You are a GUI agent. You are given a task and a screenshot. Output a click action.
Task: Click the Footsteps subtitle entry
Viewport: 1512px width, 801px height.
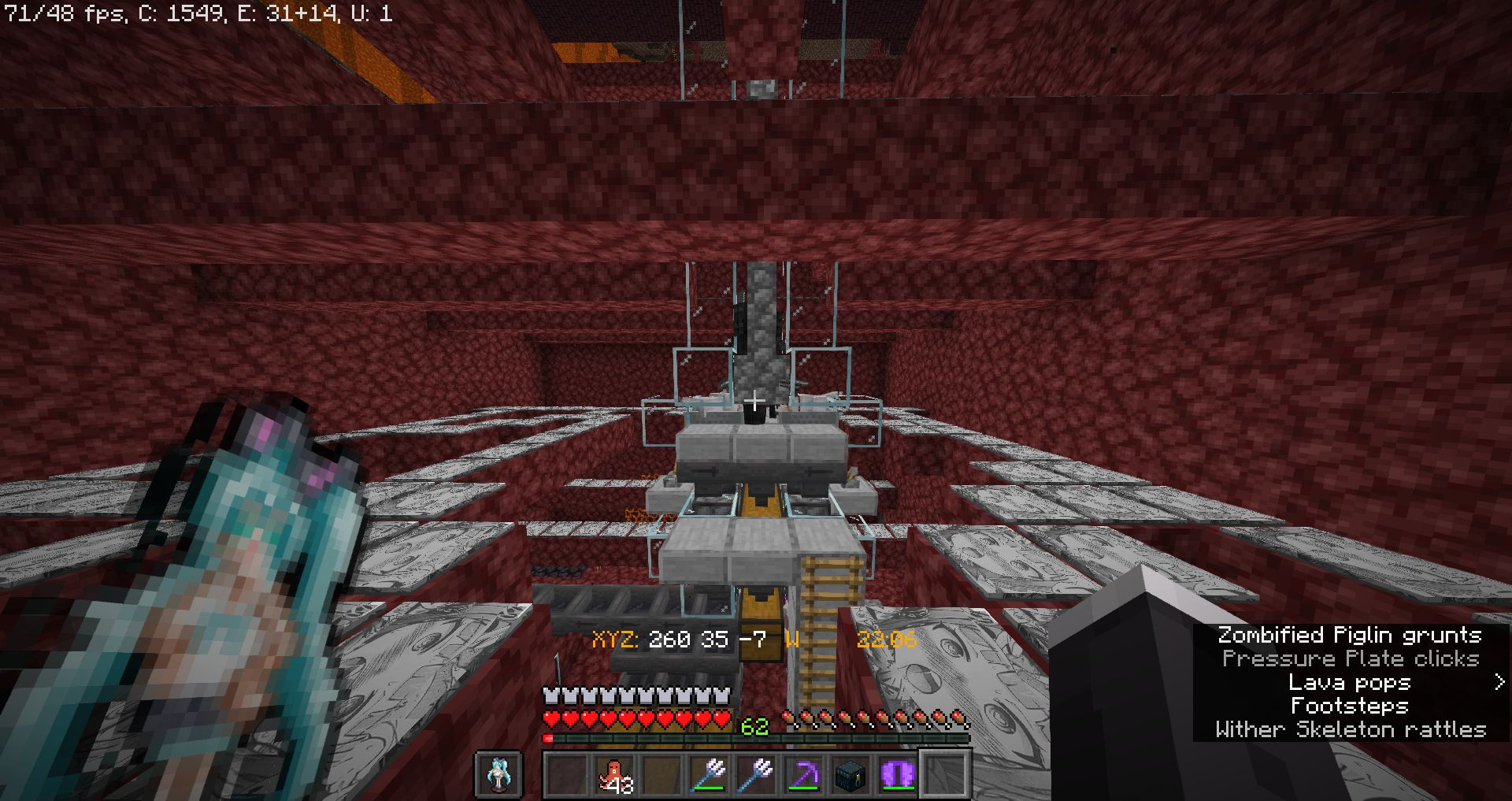pos(1348,706)
